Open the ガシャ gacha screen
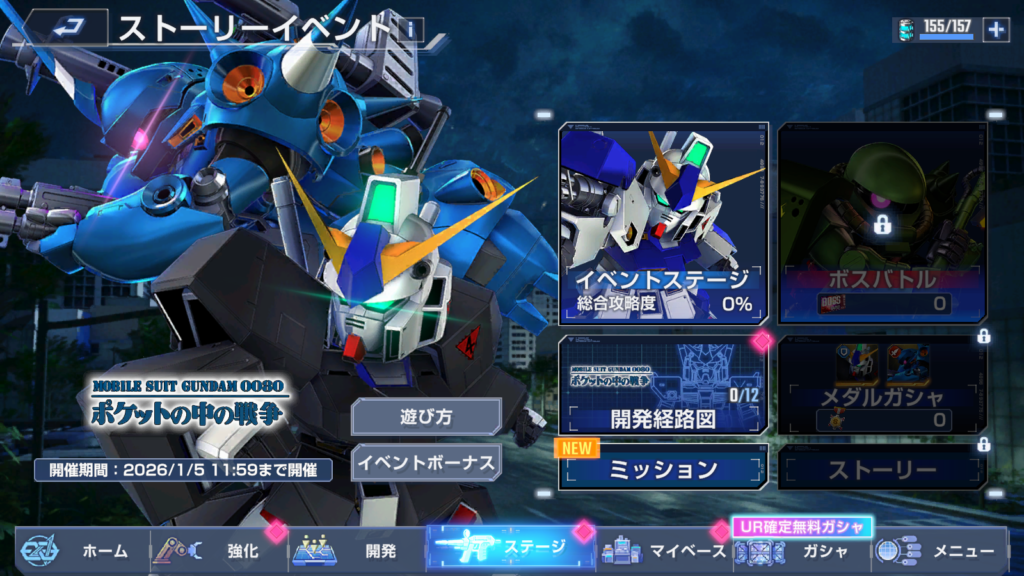1024x576 pixels. [x=800, y=550]
